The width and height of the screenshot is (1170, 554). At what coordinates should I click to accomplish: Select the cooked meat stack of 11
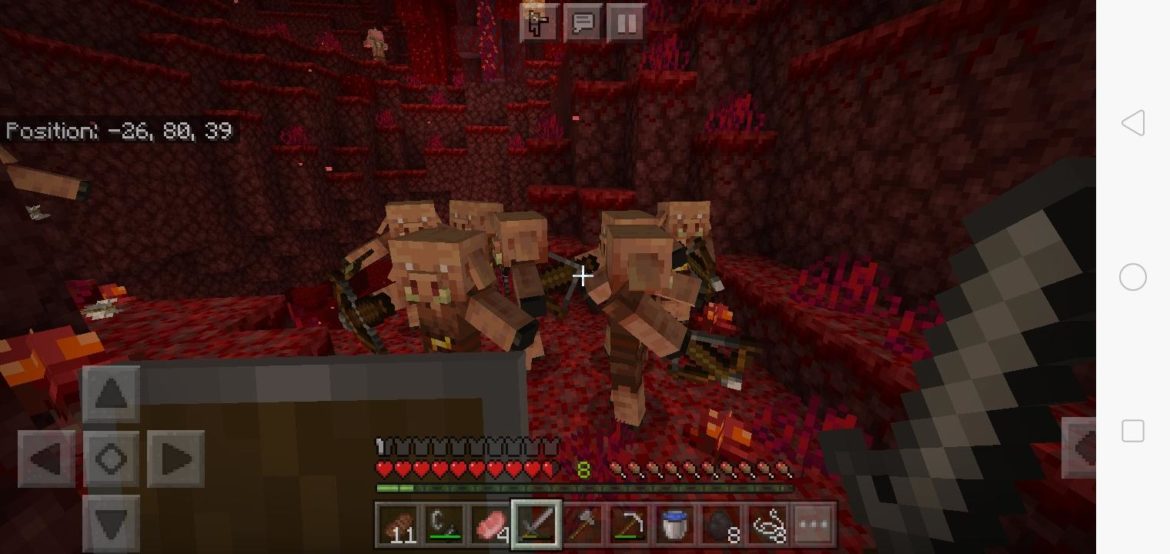[397, 524]
